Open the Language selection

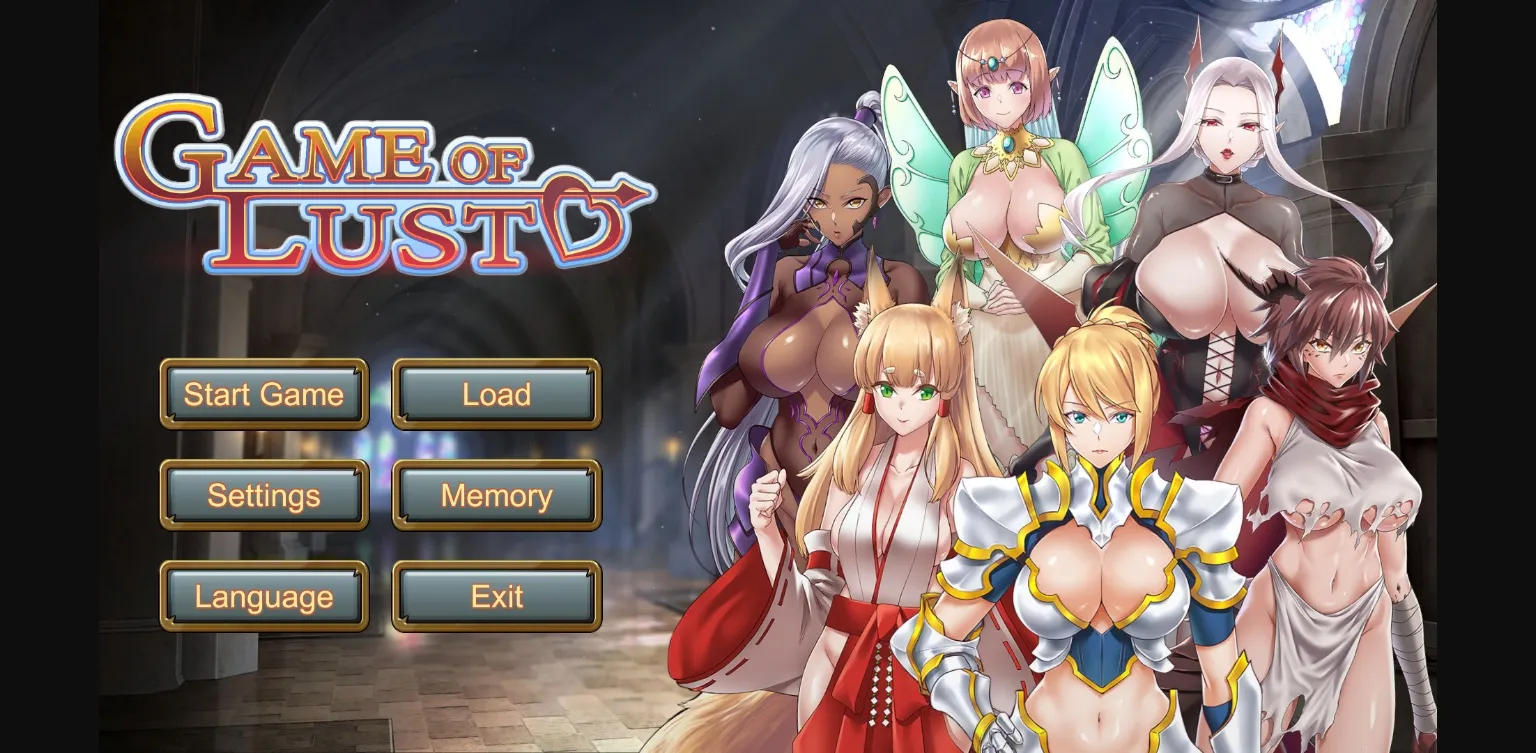click(264, 596)
